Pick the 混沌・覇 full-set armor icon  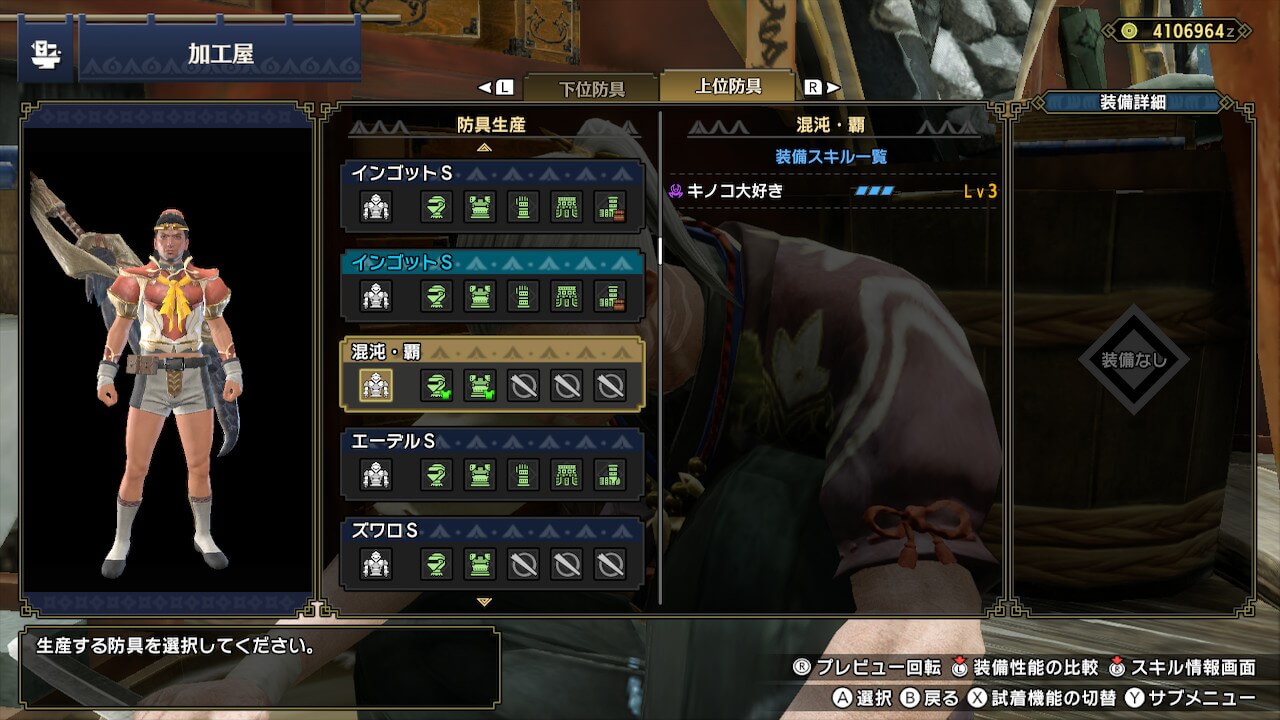click(x=376, y=385)
